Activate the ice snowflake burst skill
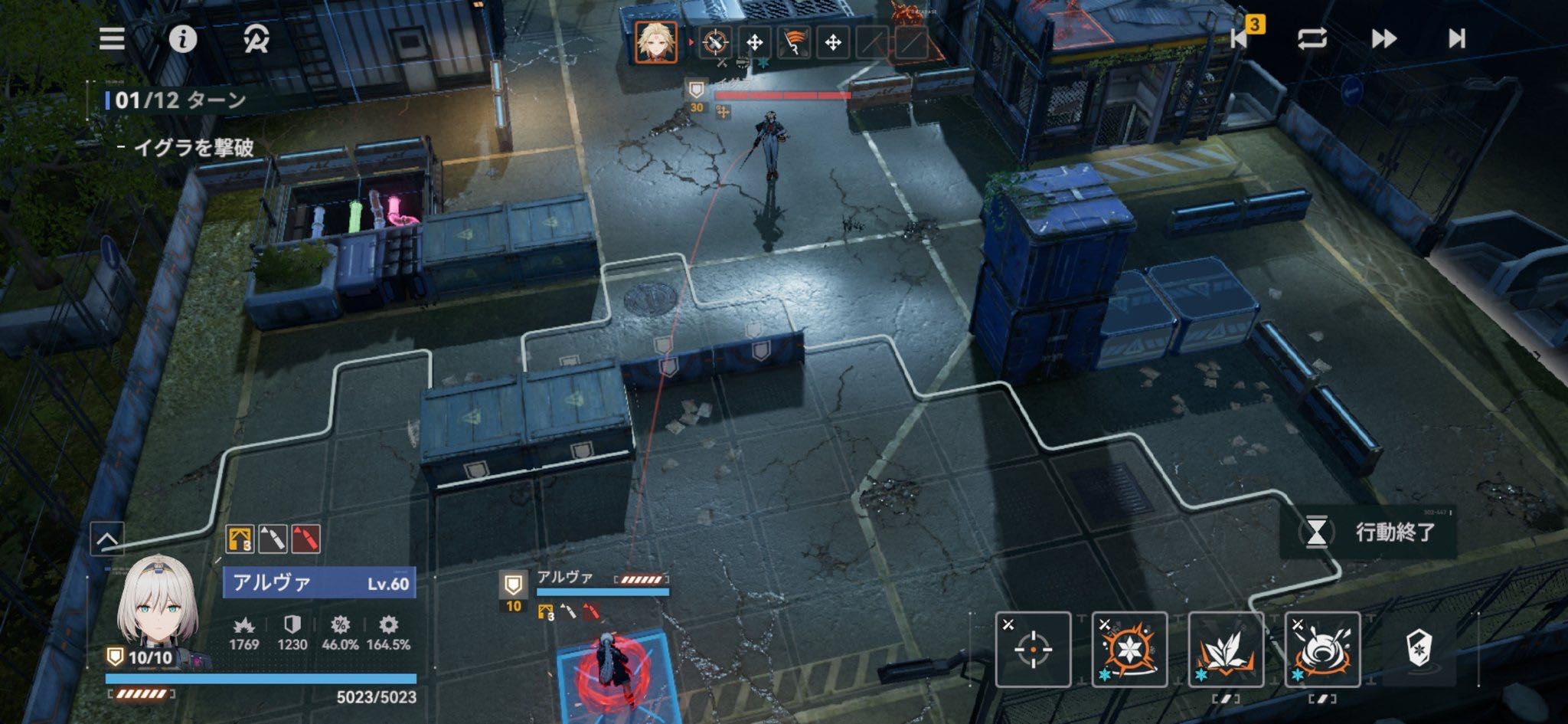Image resolution: width=1568 pixels, height=724 pixels. coord(1129,650)
